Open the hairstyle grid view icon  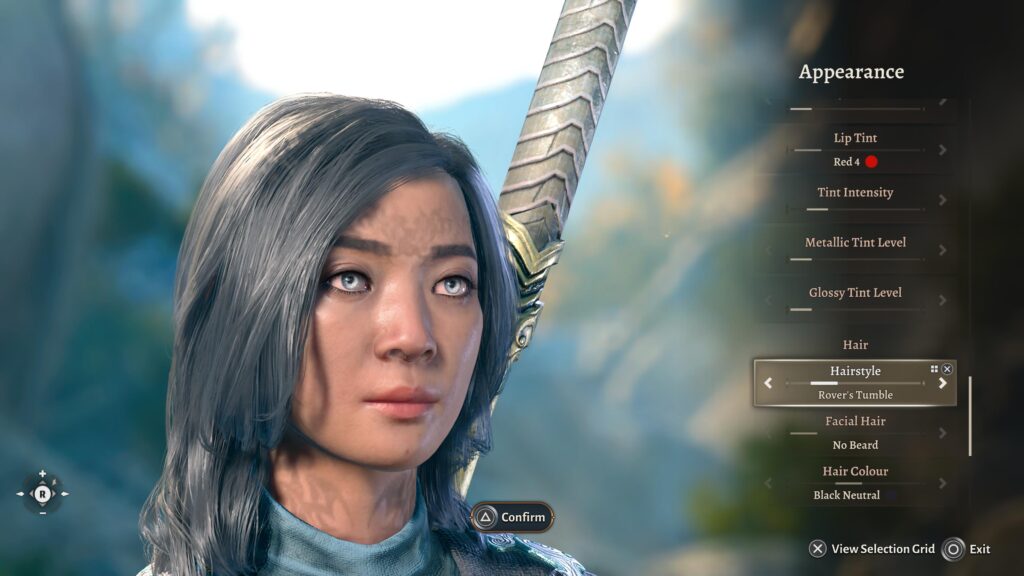click(x=934, y=369)
